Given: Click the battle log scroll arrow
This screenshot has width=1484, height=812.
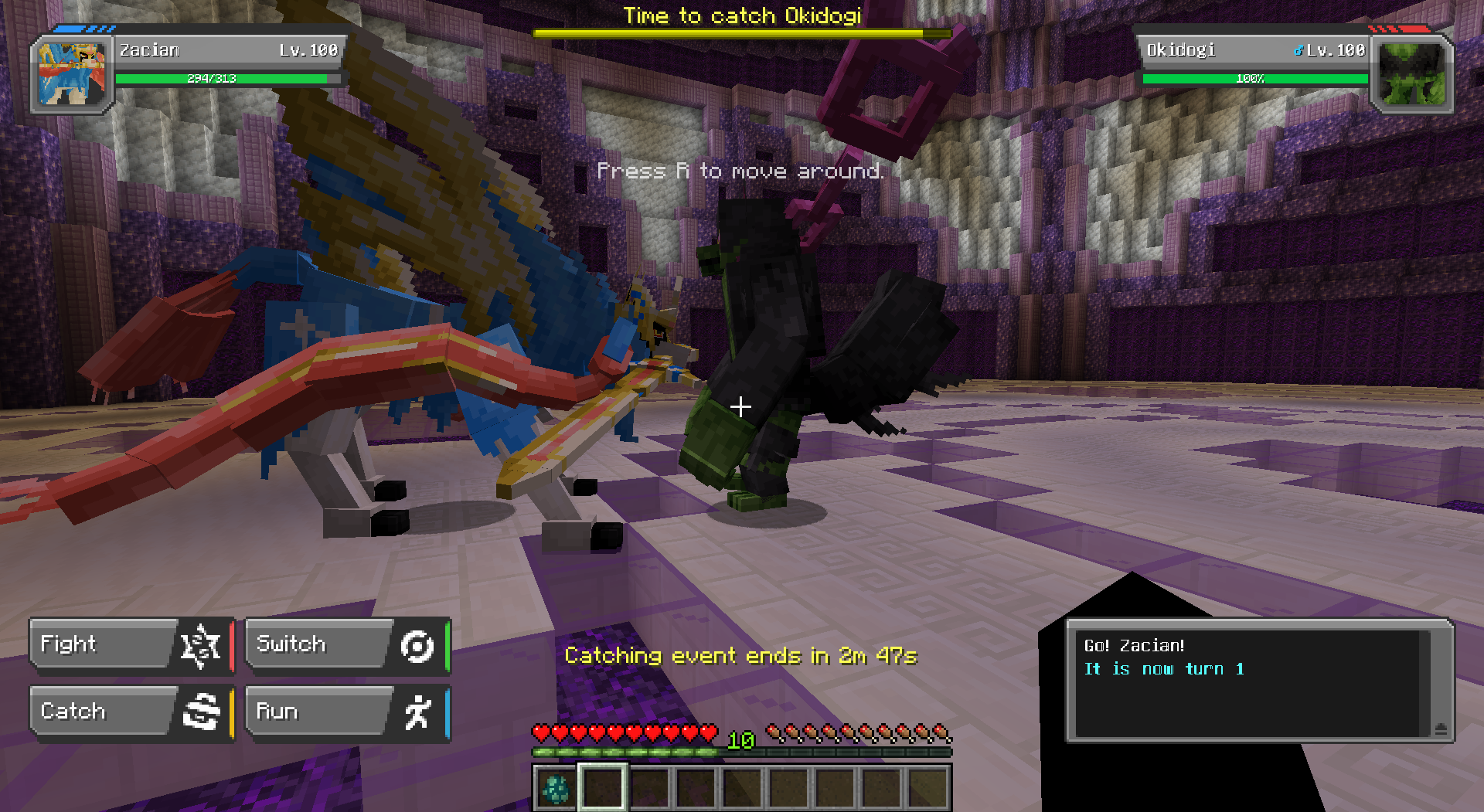Looking at the screenshot, I should (1440, 728).
